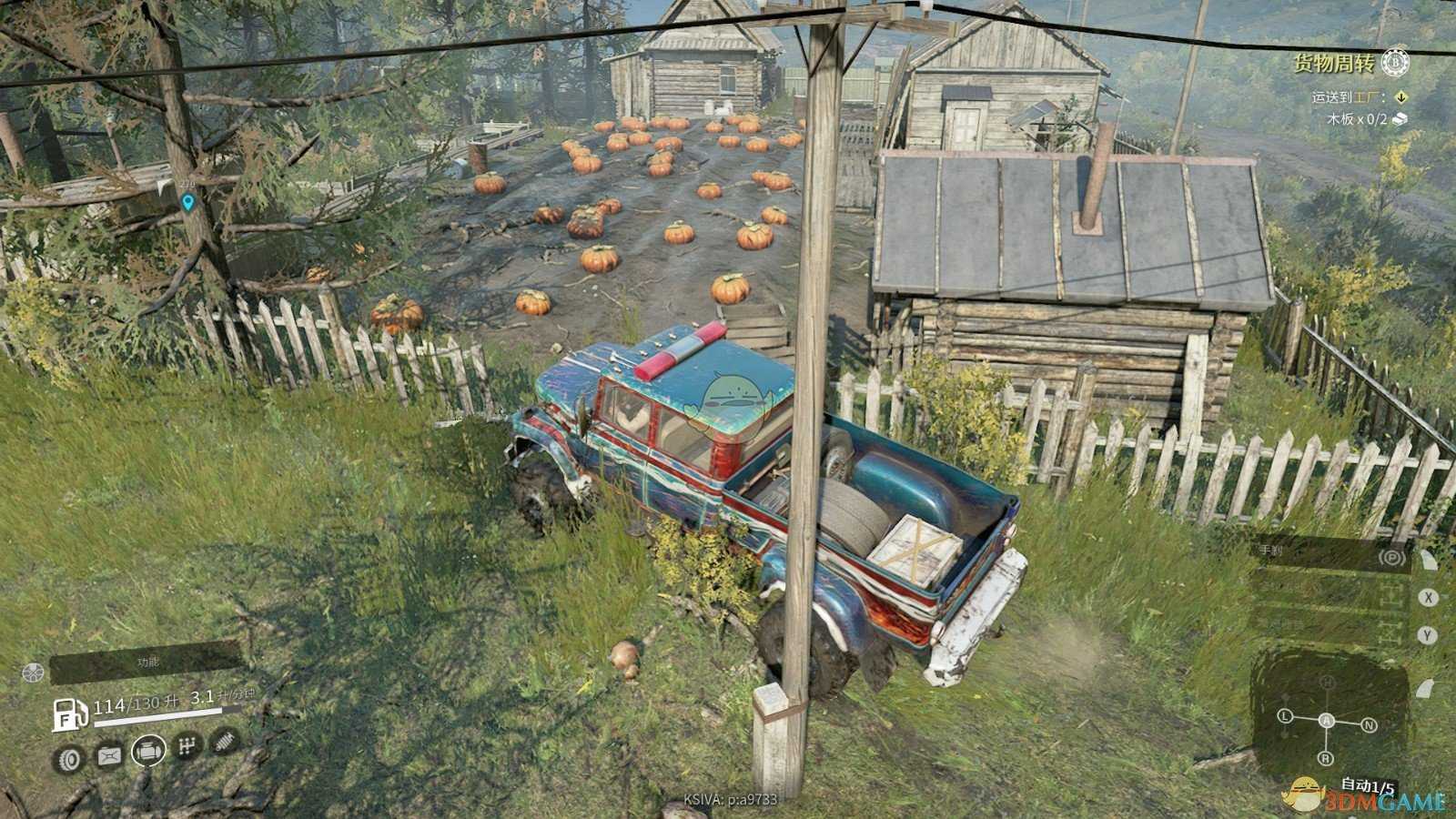Shift gearbox to L low gear
The height and width of the screenshot is (819, 1456).
coord(1286,716)
